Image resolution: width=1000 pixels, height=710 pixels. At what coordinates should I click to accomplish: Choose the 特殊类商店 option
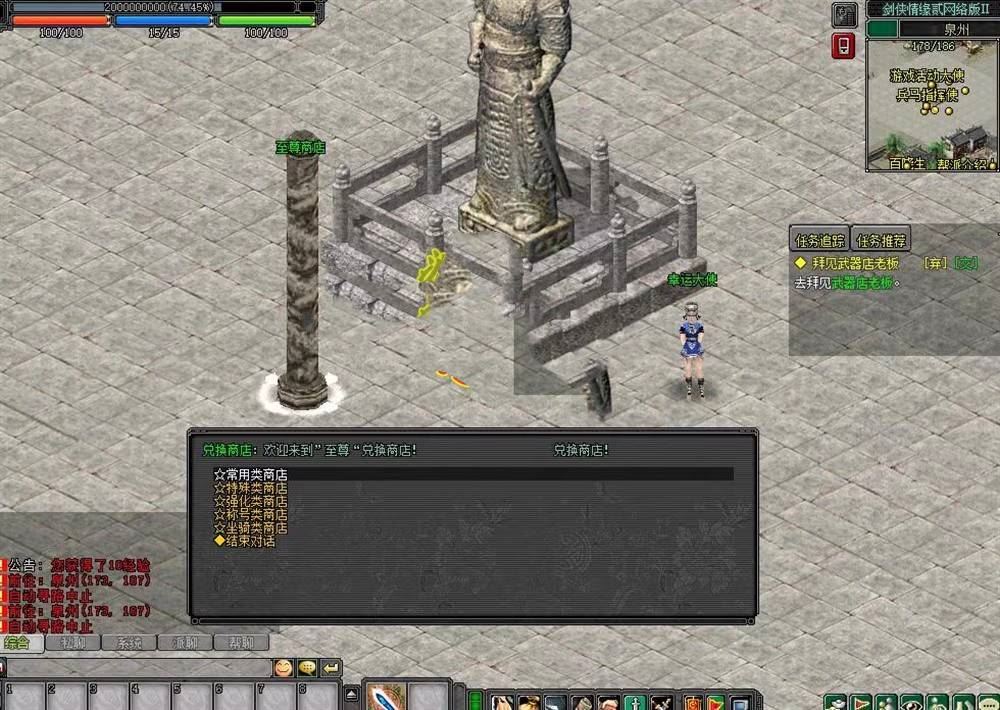[251, 488]
